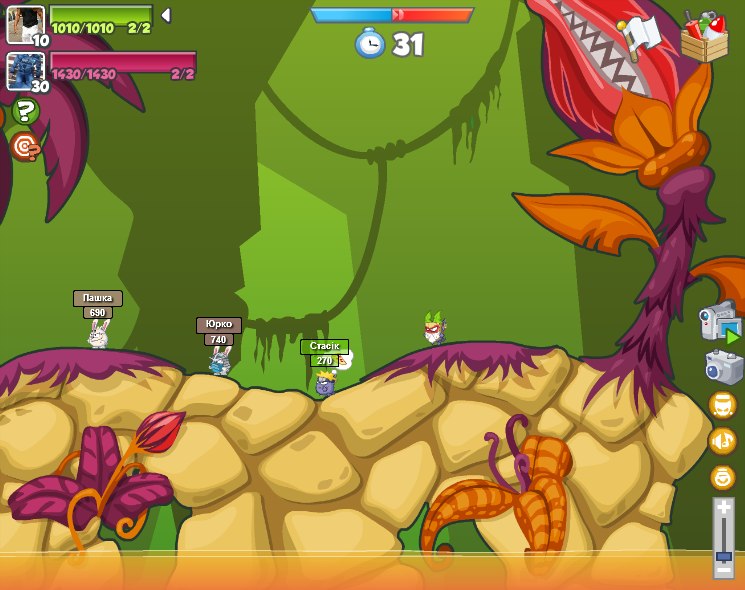Collapse the team panel with white arrow

166,15
